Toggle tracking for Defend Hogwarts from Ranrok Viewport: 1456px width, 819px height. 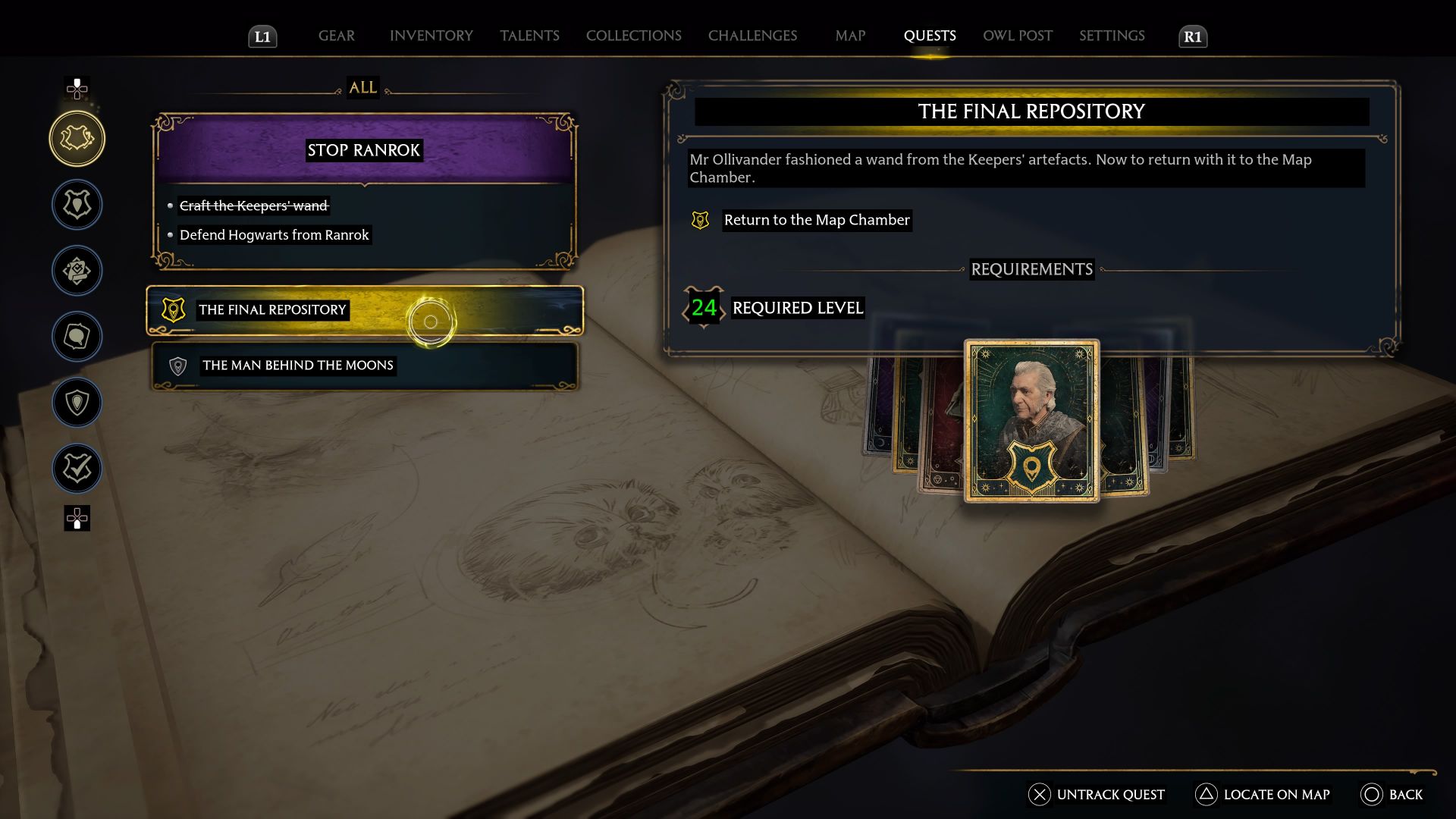coord(275,235)
